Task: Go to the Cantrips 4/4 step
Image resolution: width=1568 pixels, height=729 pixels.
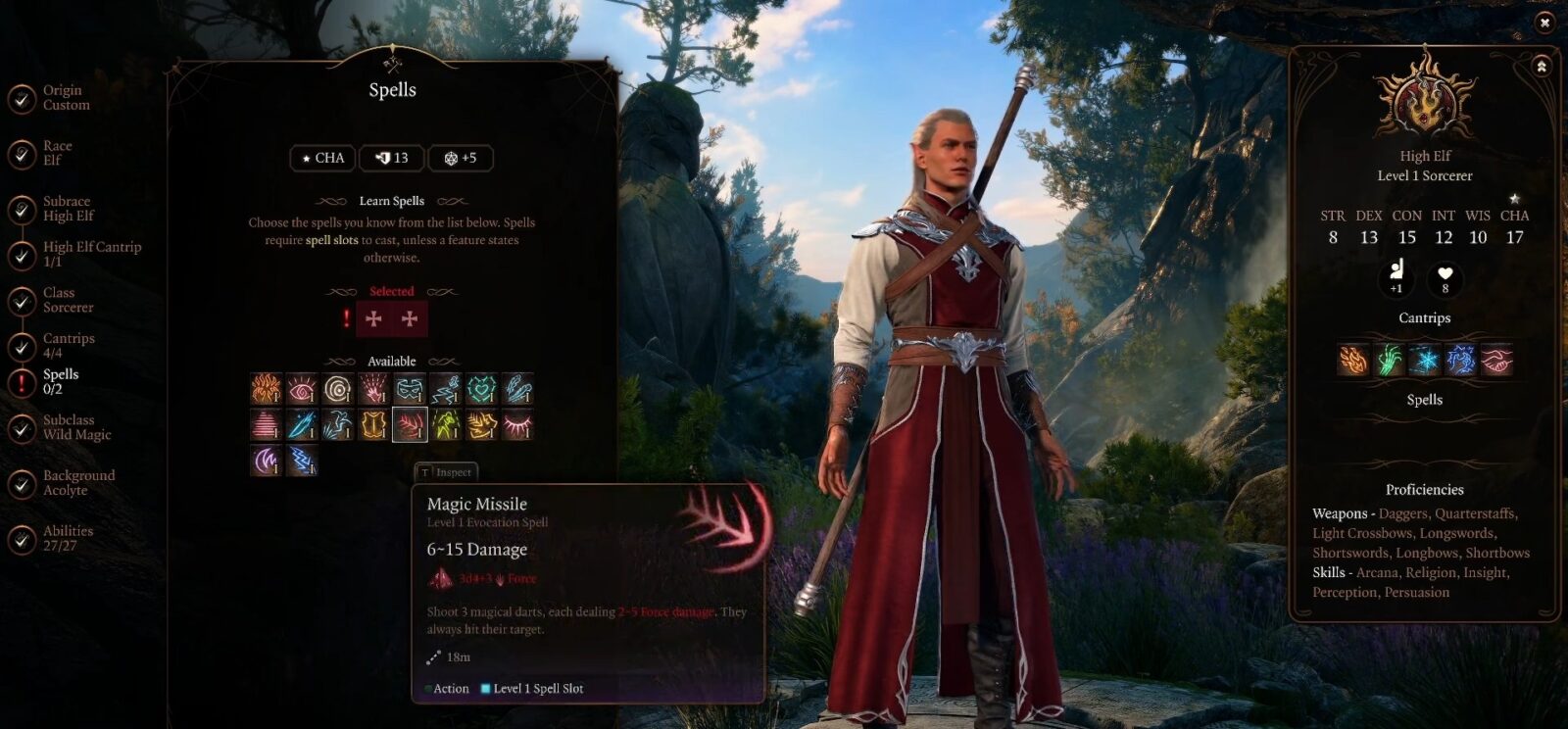Action: click(x=69, y=346)
